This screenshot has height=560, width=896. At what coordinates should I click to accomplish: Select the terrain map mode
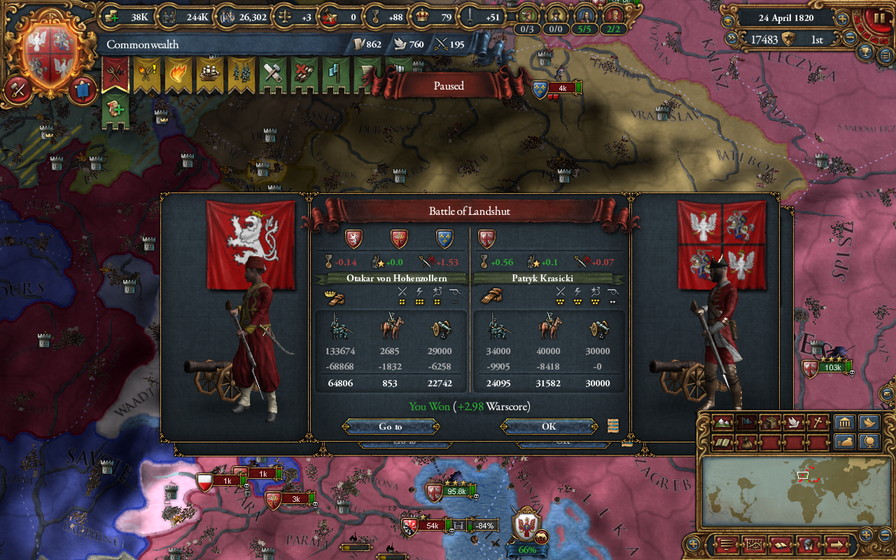720,422
